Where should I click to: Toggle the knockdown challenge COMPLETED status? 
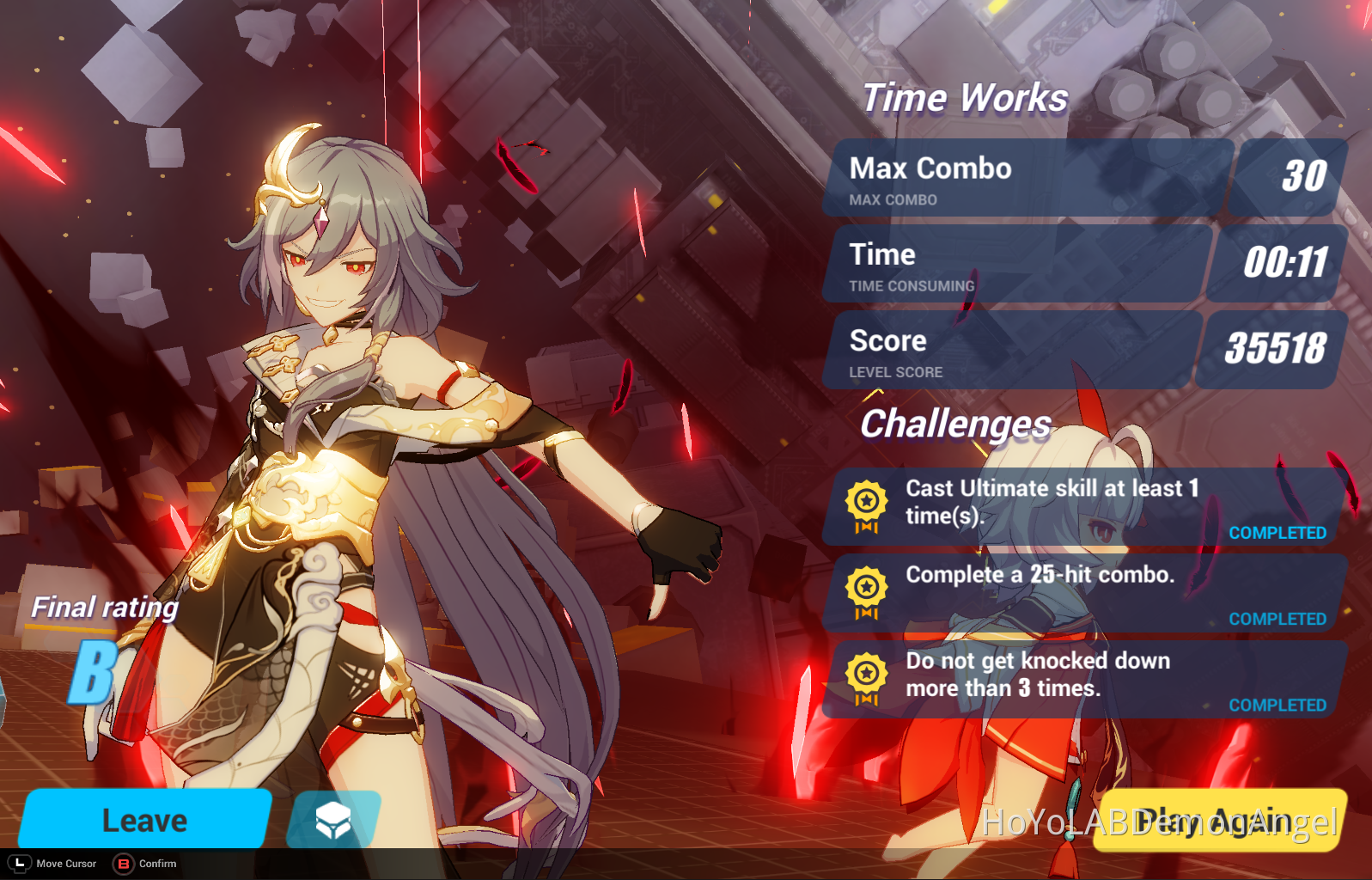[x=1277, y=705]
